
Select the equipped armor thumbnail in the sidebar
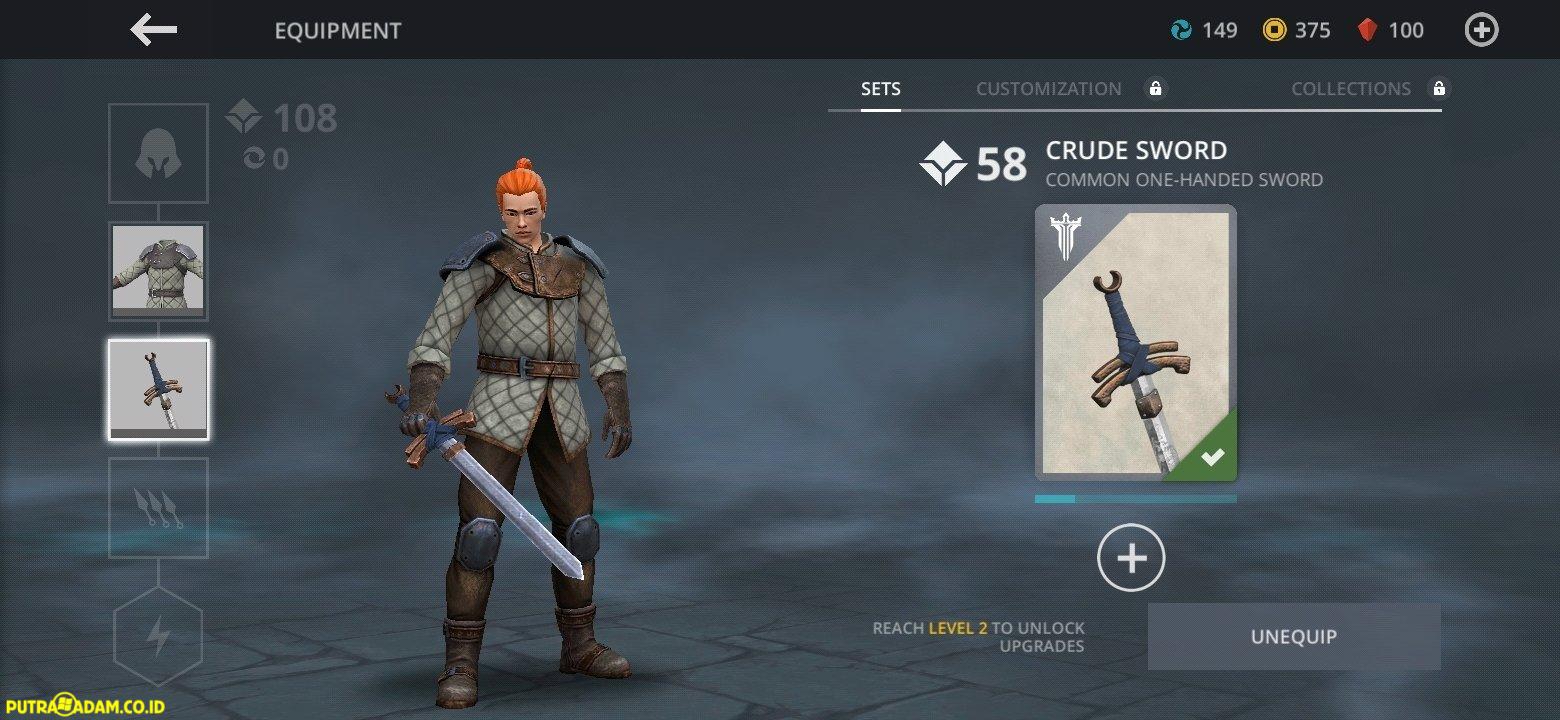157,271
